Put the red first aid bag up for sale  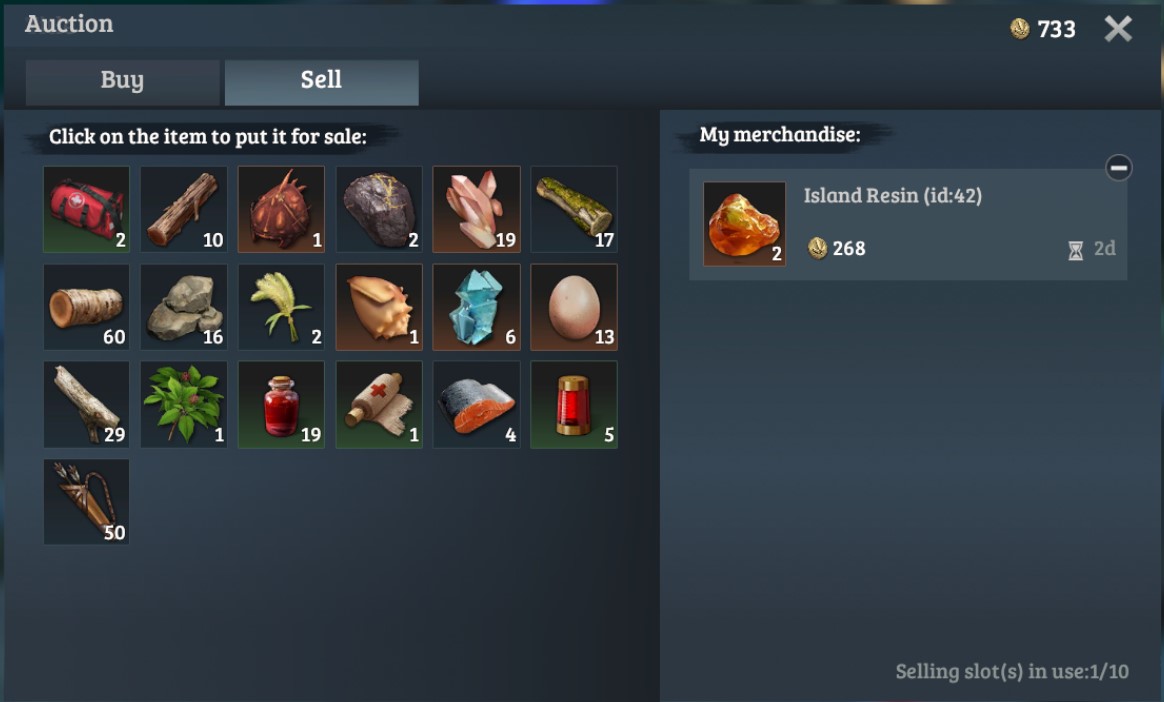tap(86, 209)
